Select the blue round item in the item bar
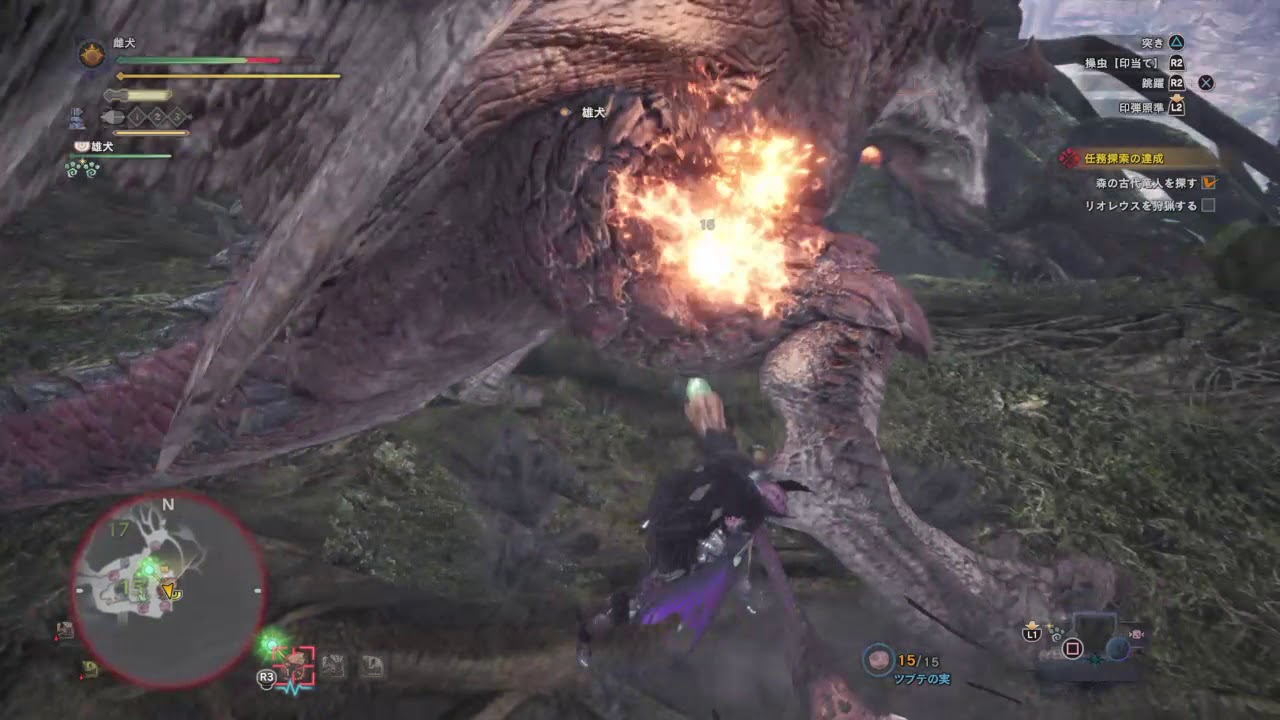This screenshot has width=1280, height=720. 1118,648
